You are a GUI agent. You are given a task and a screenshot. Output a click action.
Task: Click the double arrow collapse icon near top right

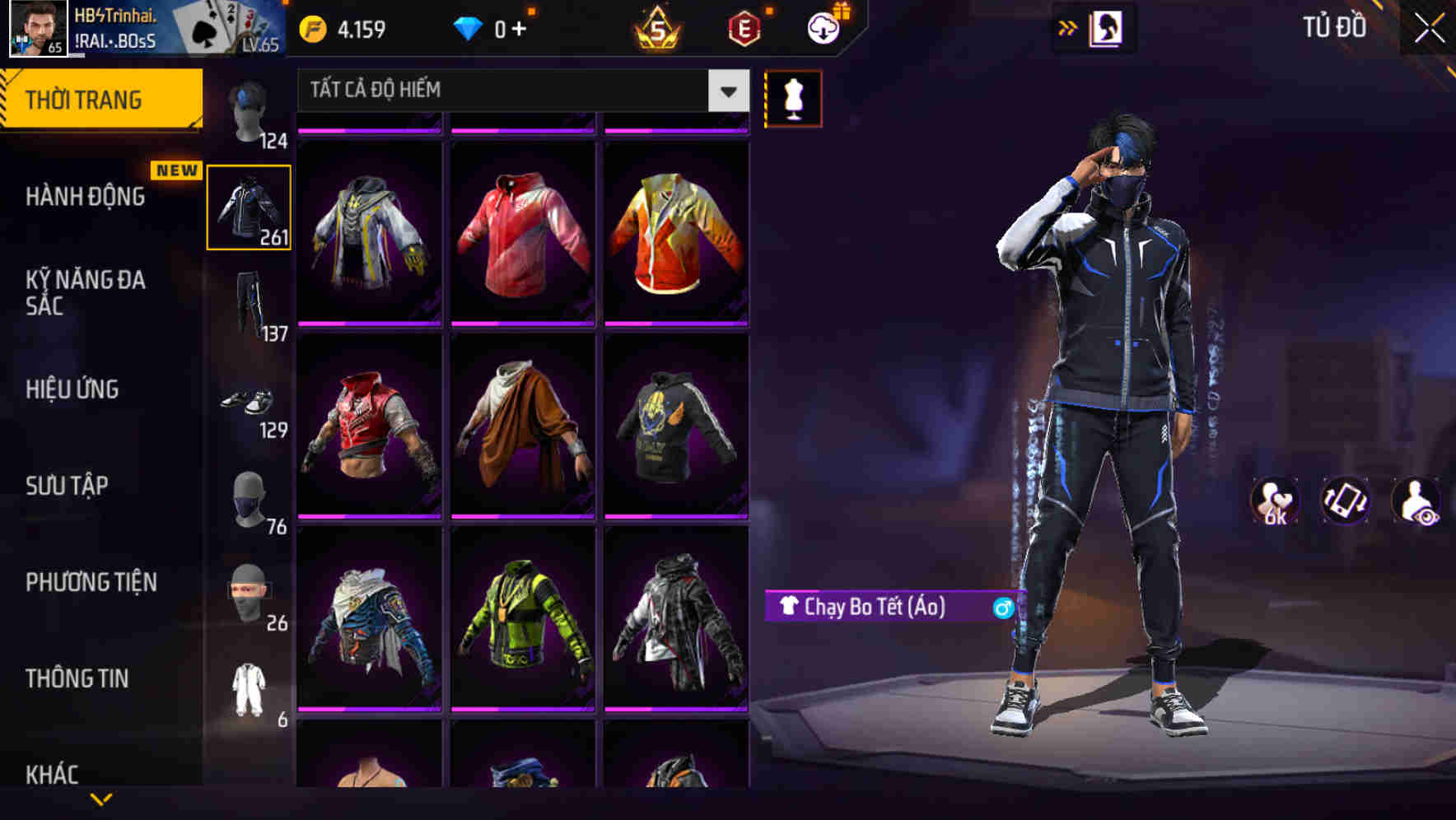point(1068,26)
